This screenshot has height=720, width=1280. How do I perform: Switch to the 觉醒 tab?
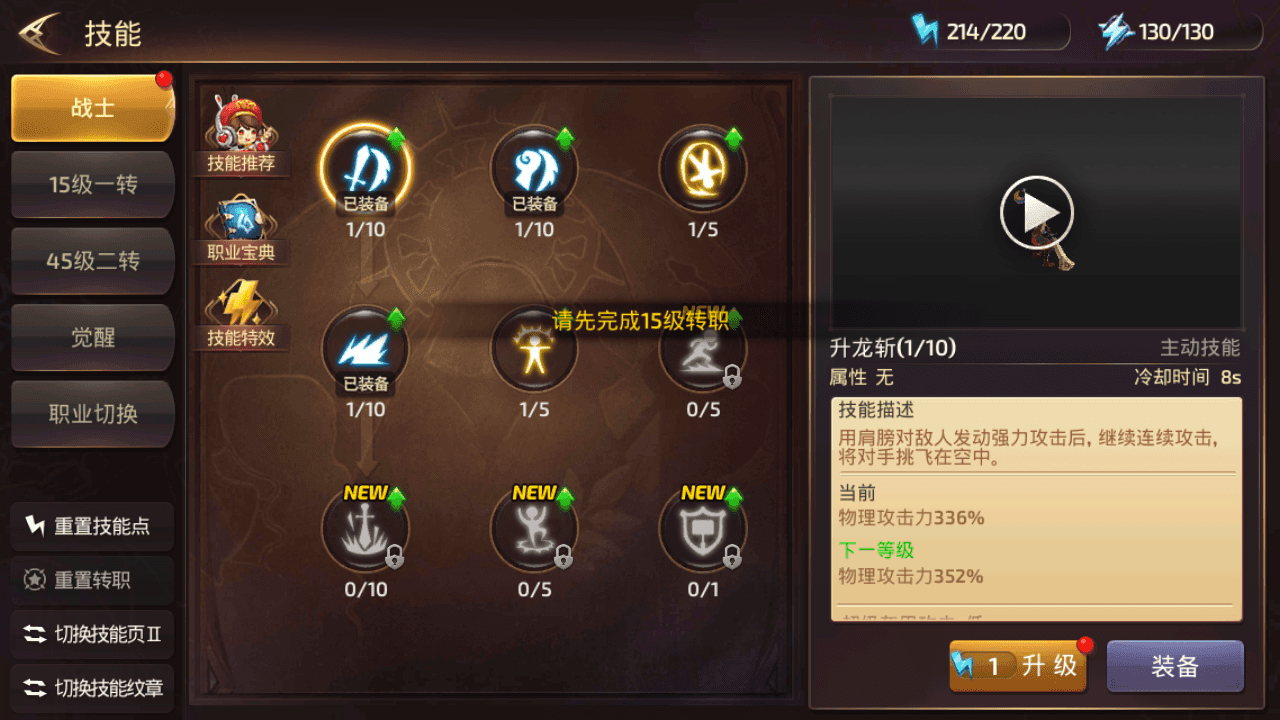(92, 337)
